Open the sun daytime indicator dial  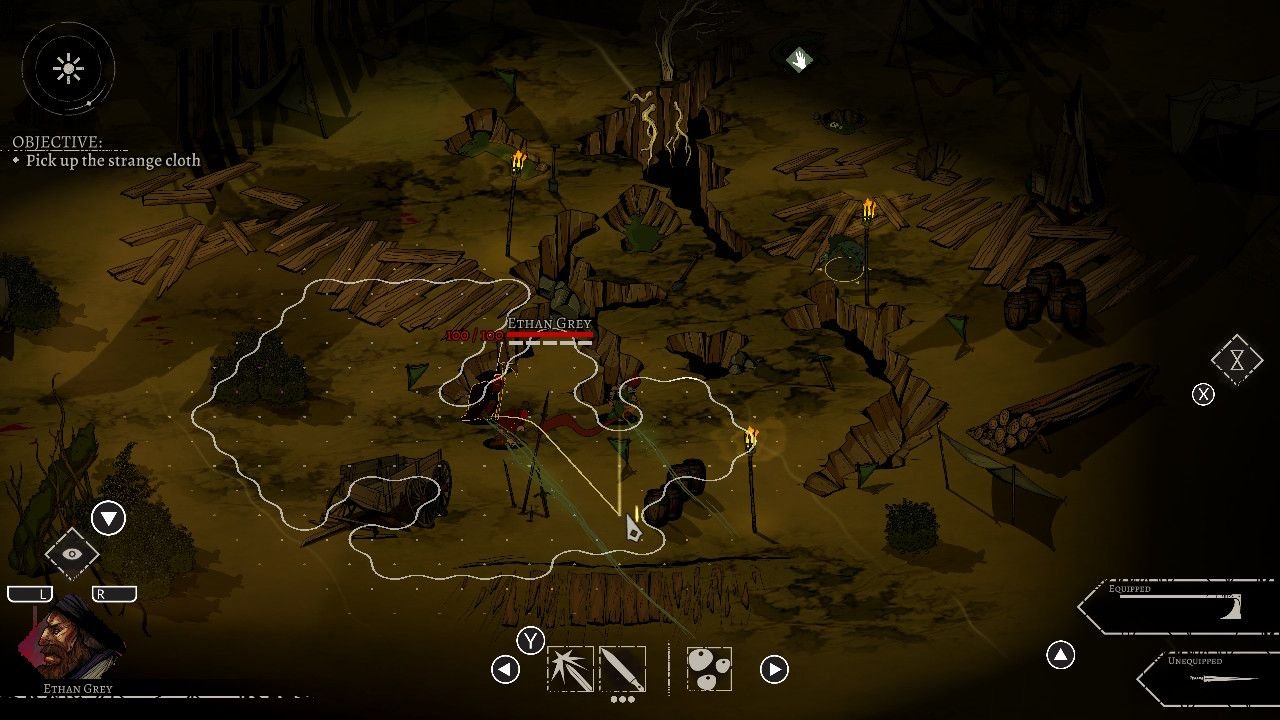pos(69,68)
